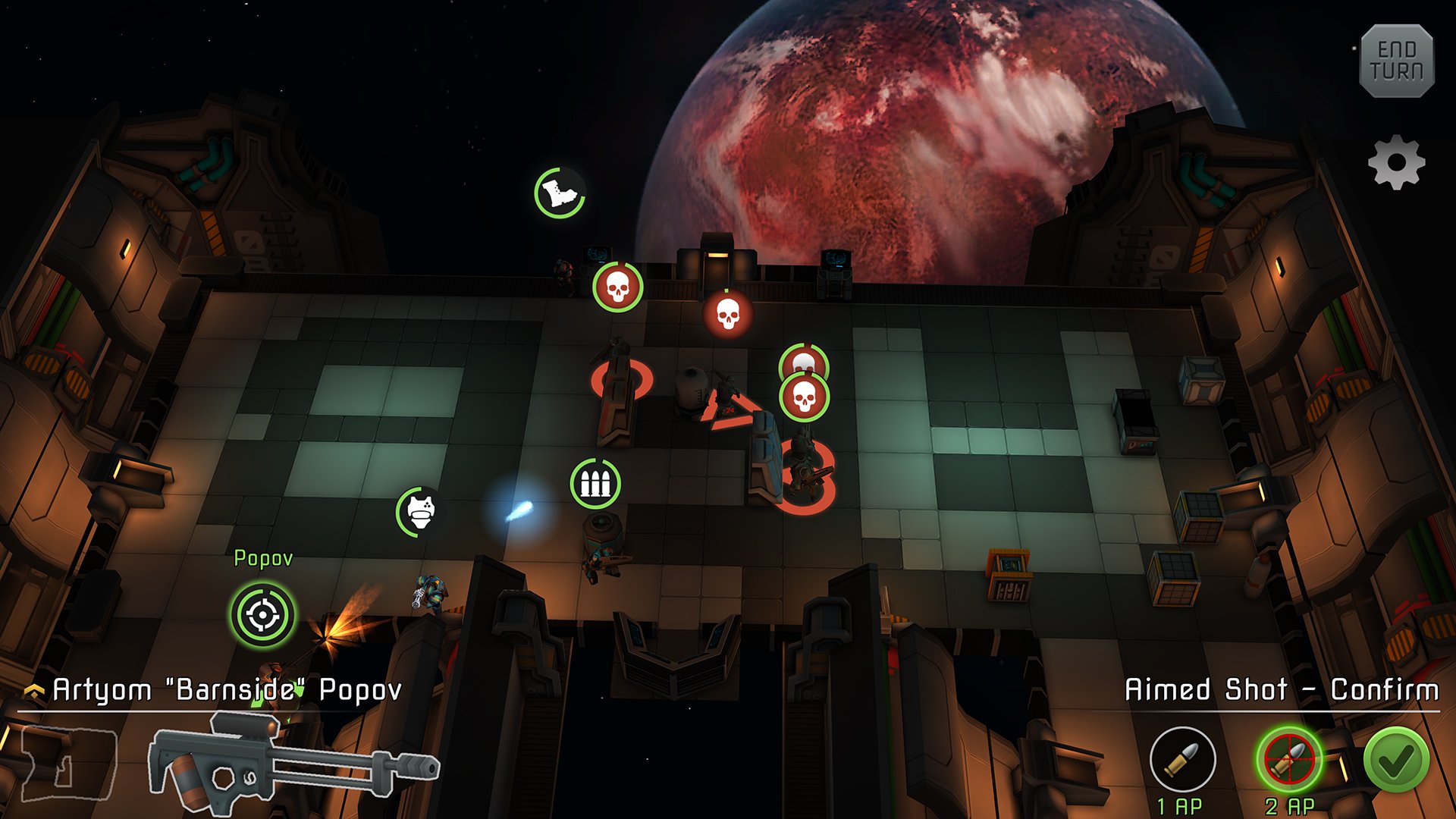This screenshot has height=819, width=1456.
Task: Target the enemy marked with green-ringed white skull
Action: (x=617, y=288)
